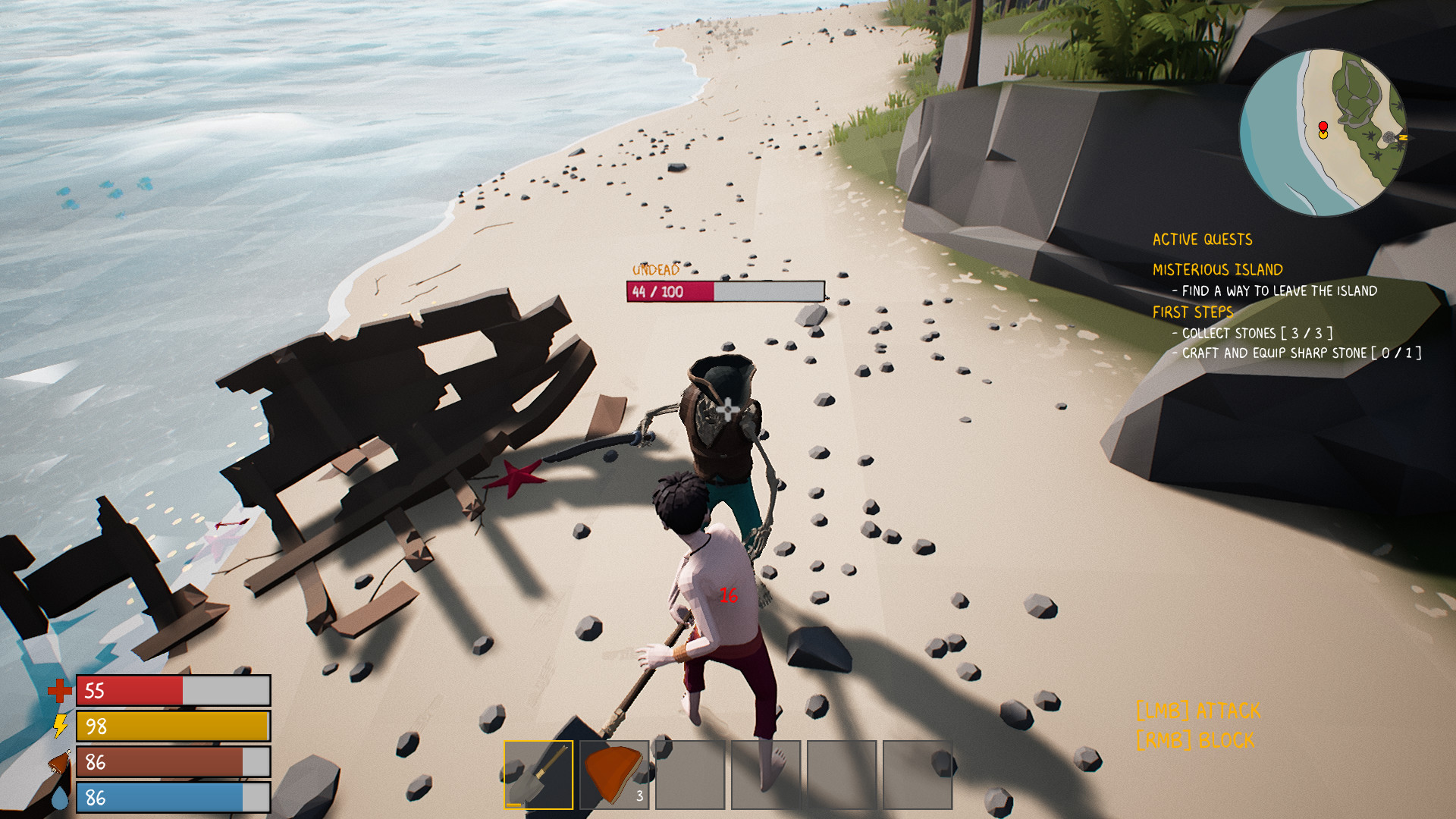Toggle the COLLECT STONES [ 3 / 3 ] objective
This screenshot has height=819, width=1456.
1253,333
